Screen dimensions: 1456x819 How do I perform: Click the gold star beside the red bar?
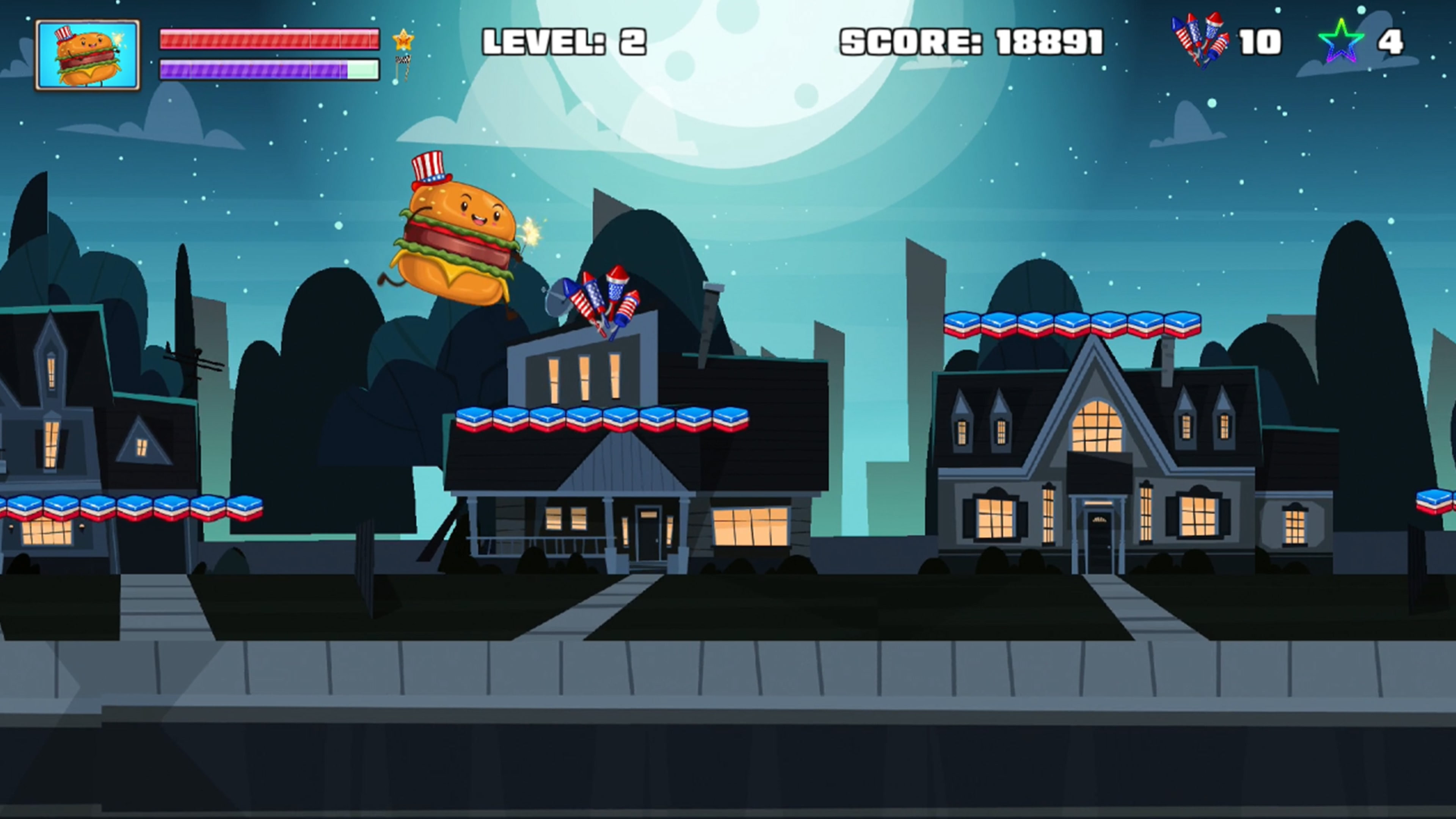(x=403, y=39)
